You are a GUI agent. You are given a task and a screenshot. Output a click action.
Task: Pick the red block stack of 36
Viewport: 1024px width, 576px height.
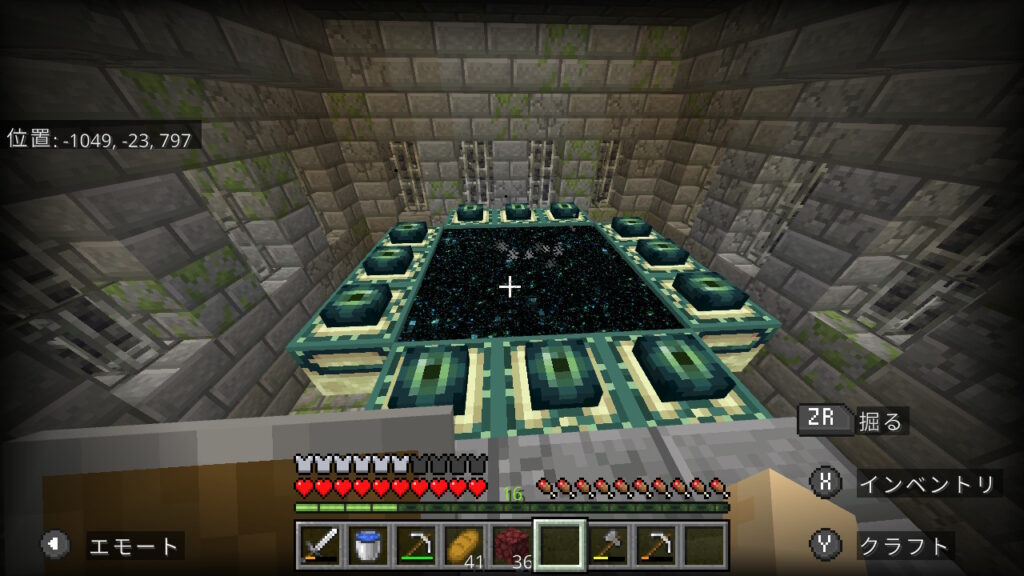pos(511,546)
